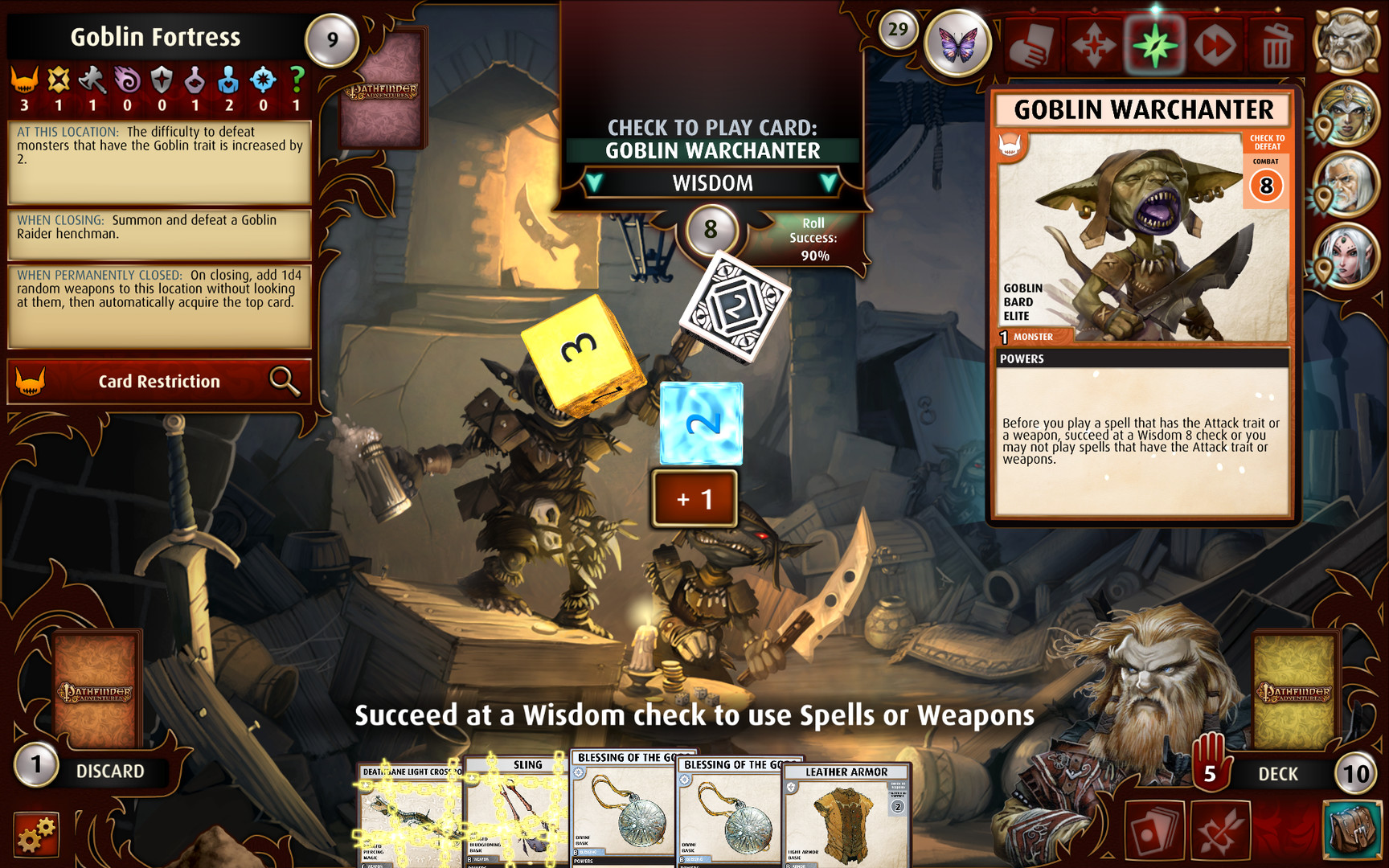Click the magnifying glass on Card Restriction bar

(283, 382)
